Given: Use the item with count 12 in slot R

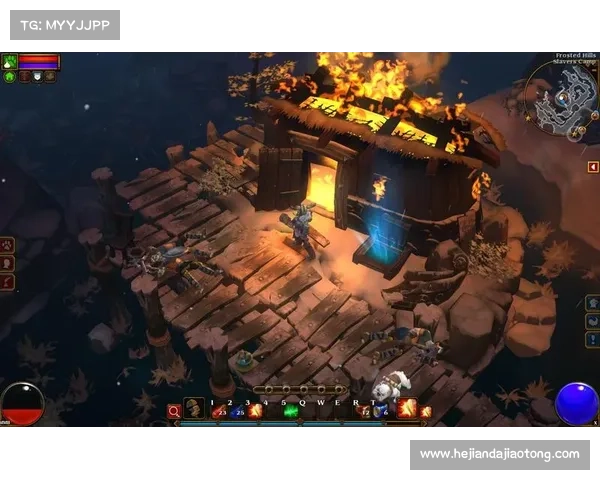Looking at the screenshot, I should (363, 410).
